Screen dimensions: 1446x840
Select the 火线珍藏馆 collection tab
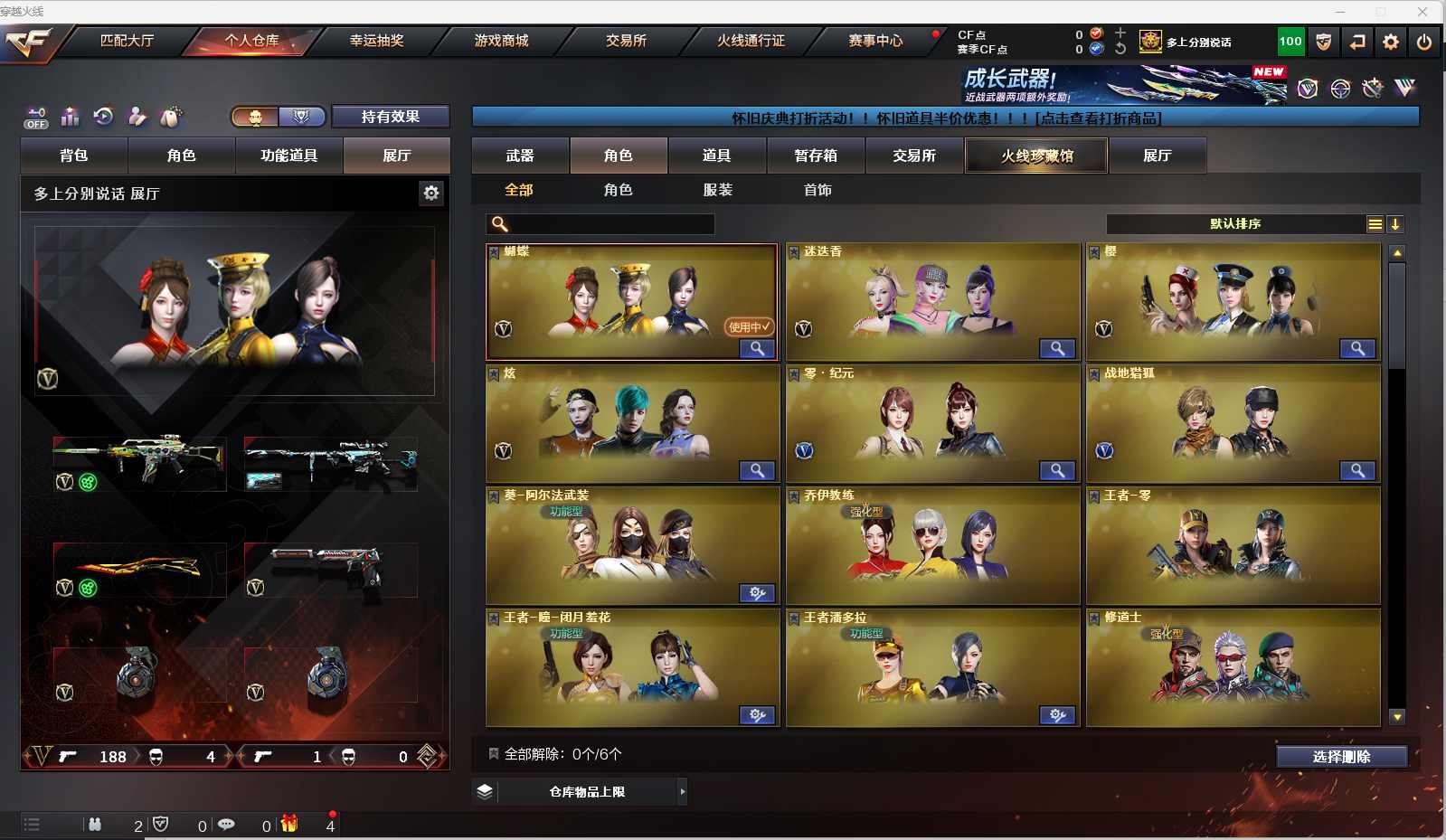tap(1036, 156)
